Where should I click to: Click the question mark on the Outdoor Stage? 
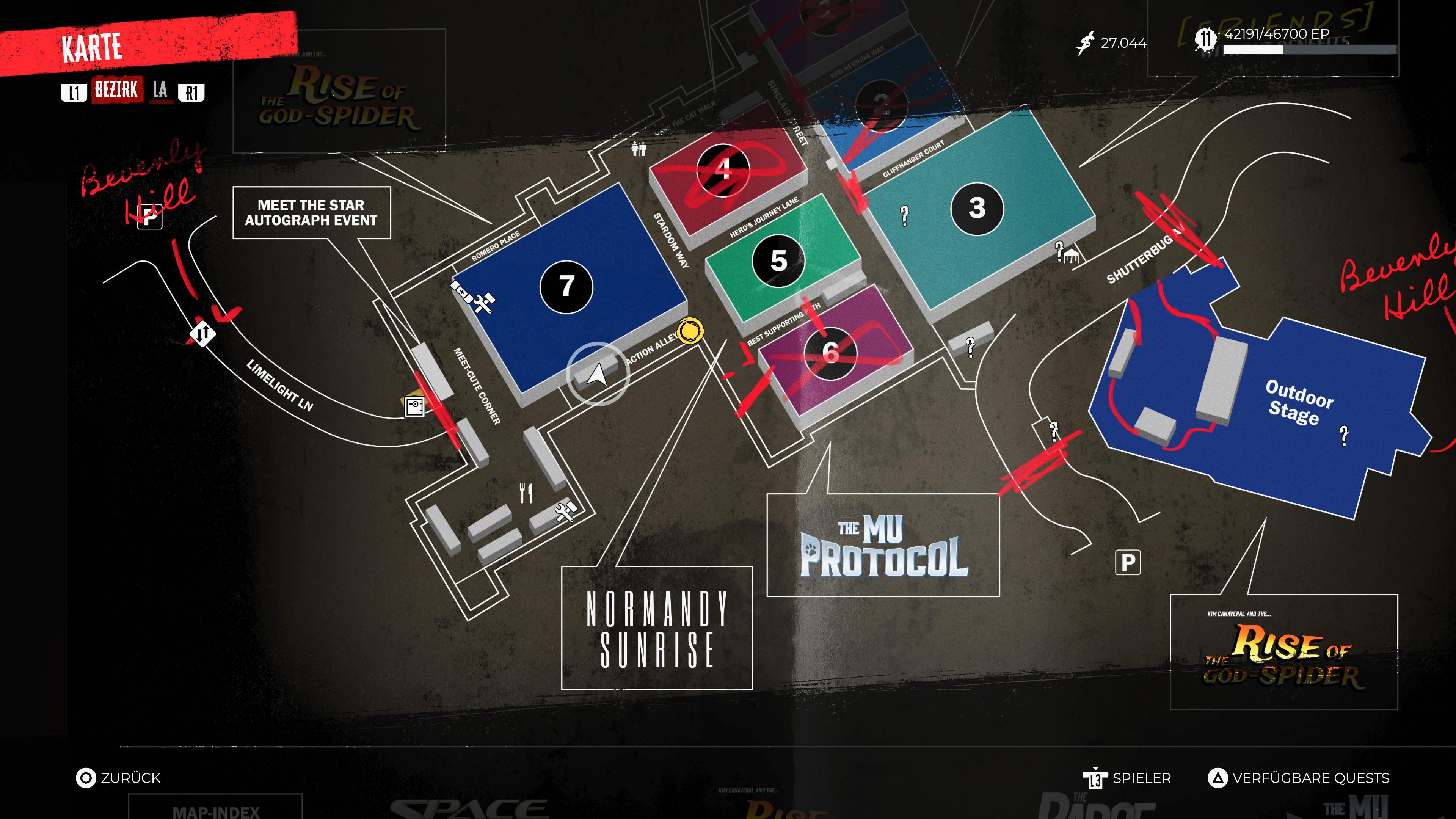point(1343,435)
